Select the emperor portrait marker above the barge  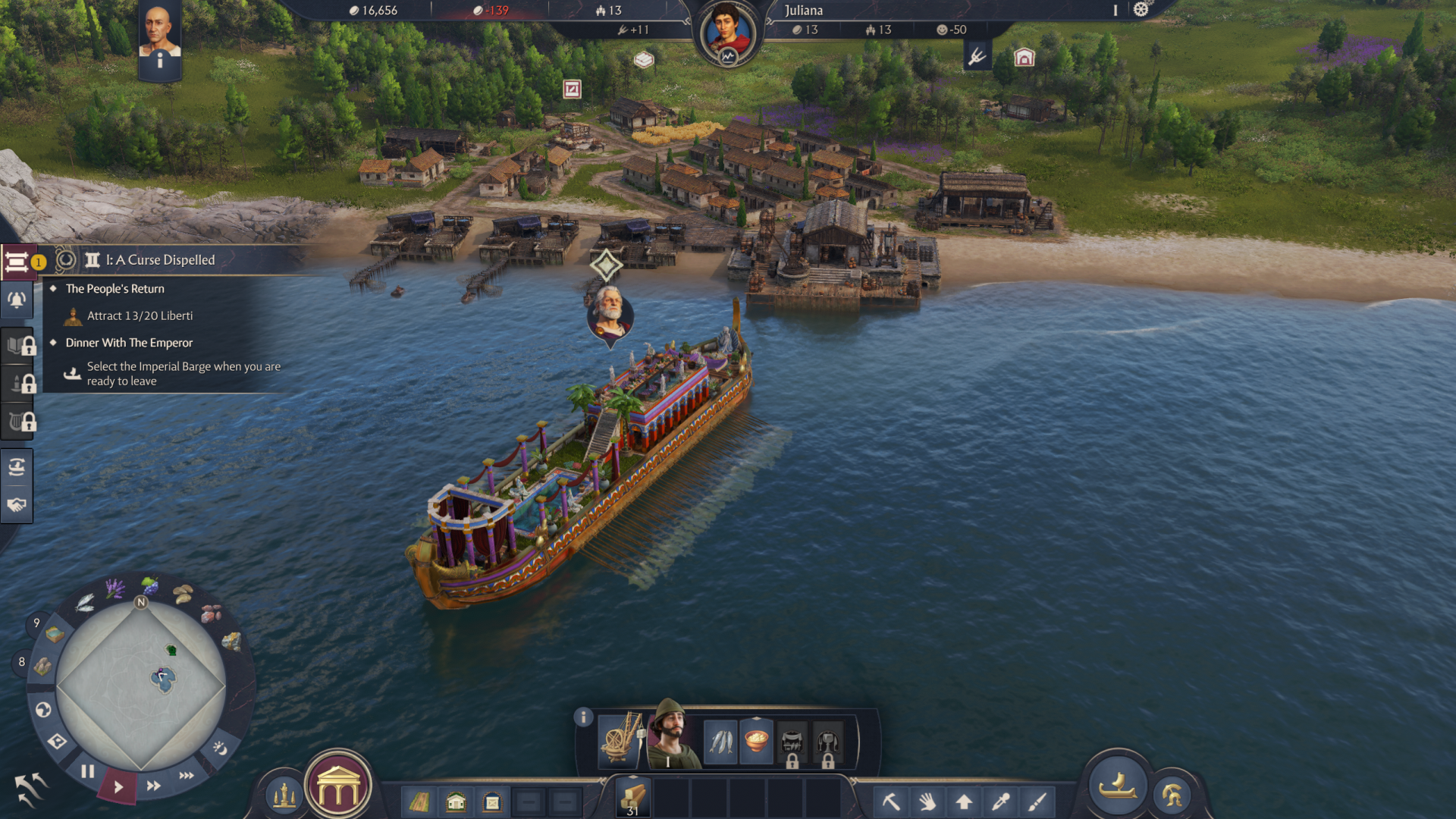pyautogui.click(x=610, y=312)
